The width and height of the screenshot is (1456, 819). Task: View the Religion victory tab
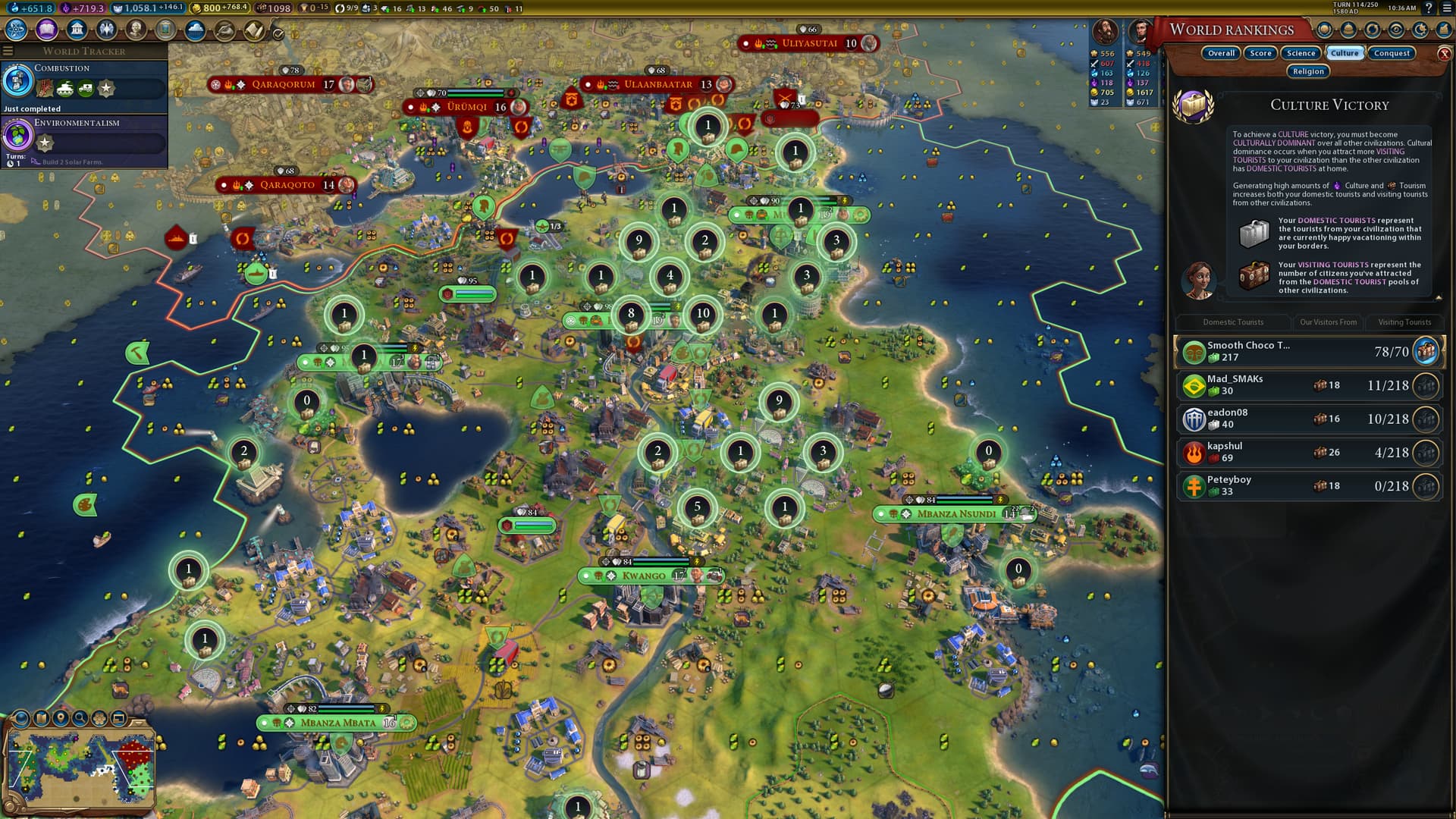1308,71
